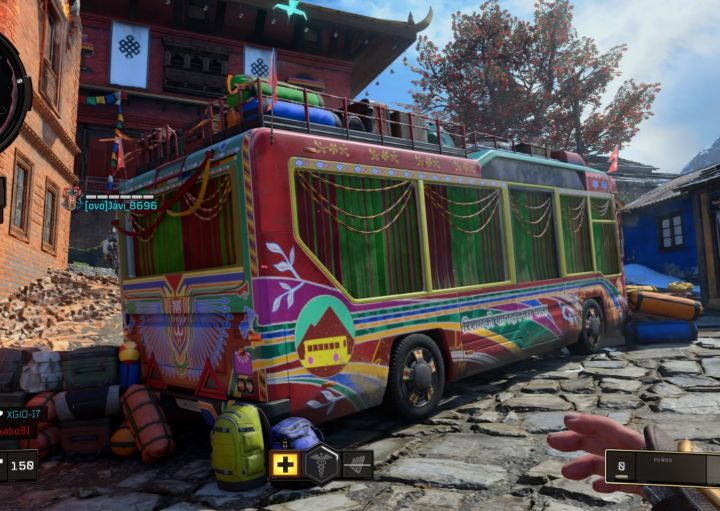Select the XGIO-17 player name entry

20,413
